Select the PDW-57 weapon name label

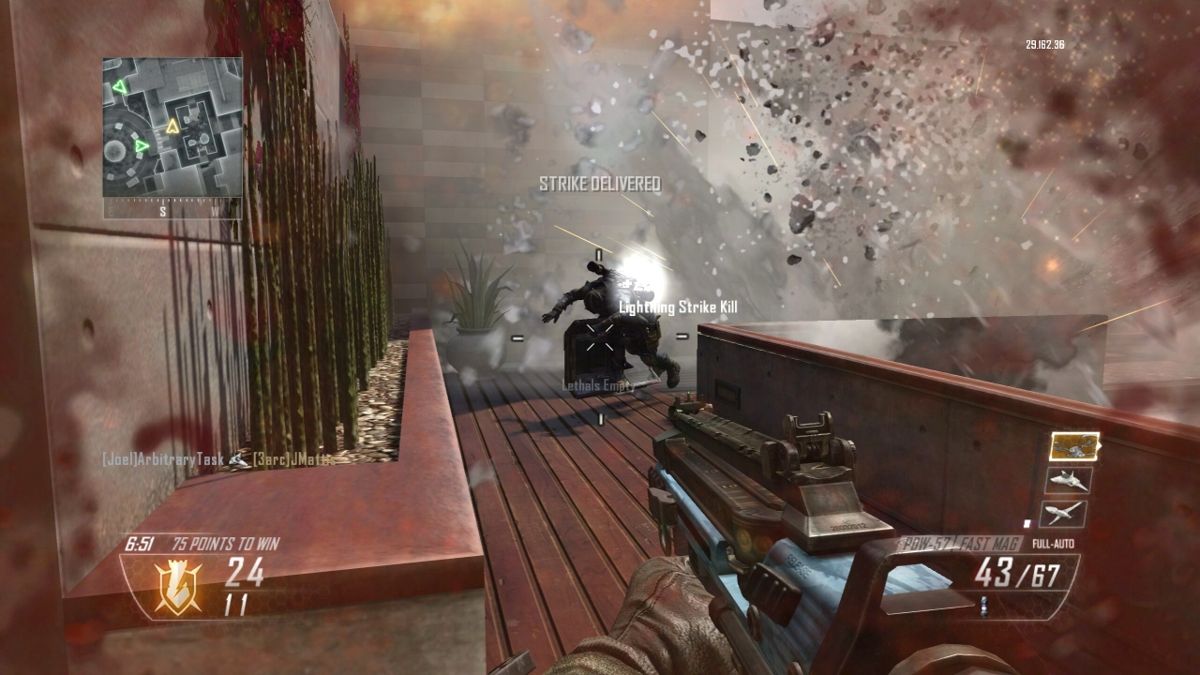pyautogui.click(x=918, y=543)
